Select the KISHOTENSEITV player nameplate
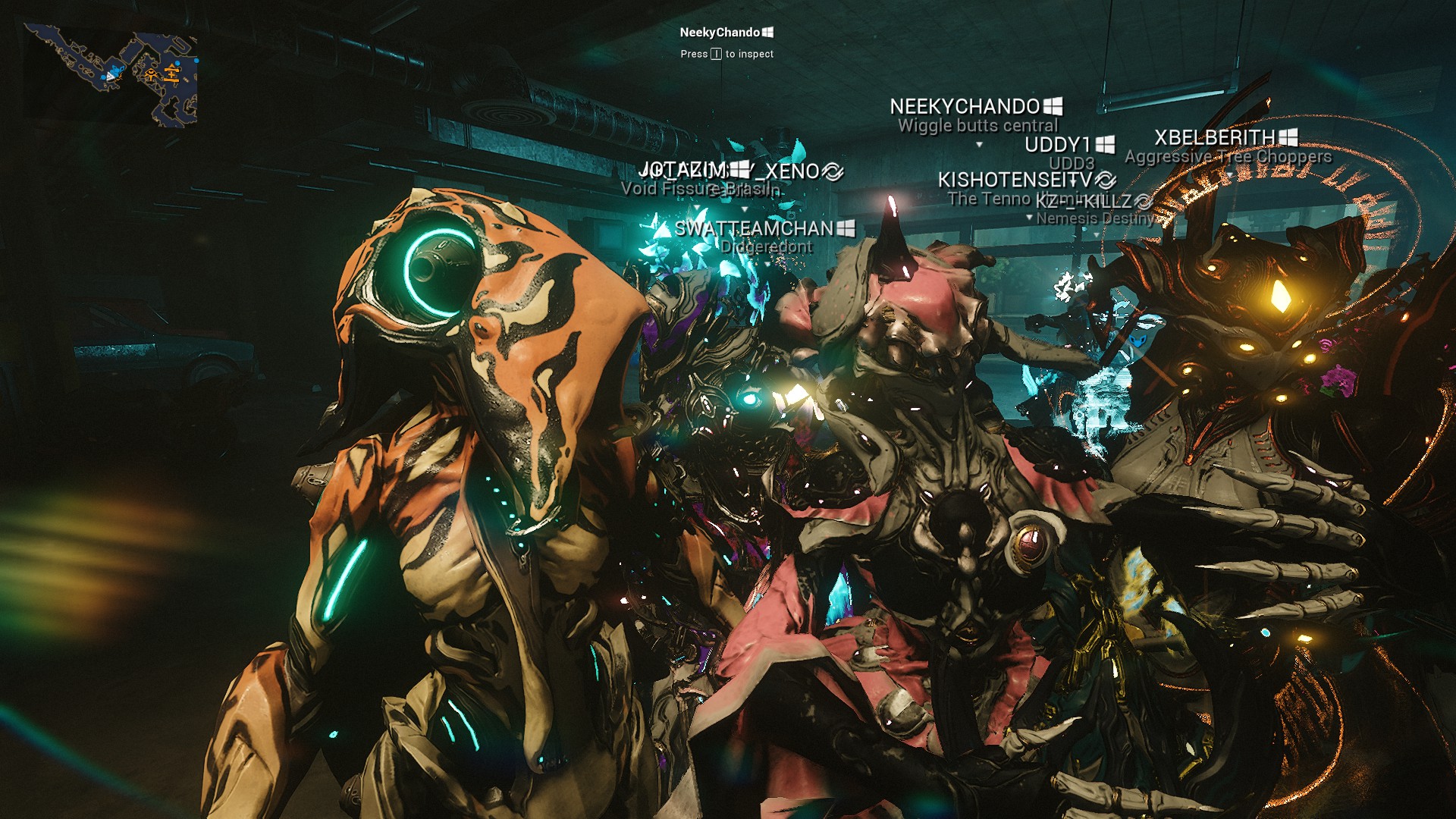 1015,180
